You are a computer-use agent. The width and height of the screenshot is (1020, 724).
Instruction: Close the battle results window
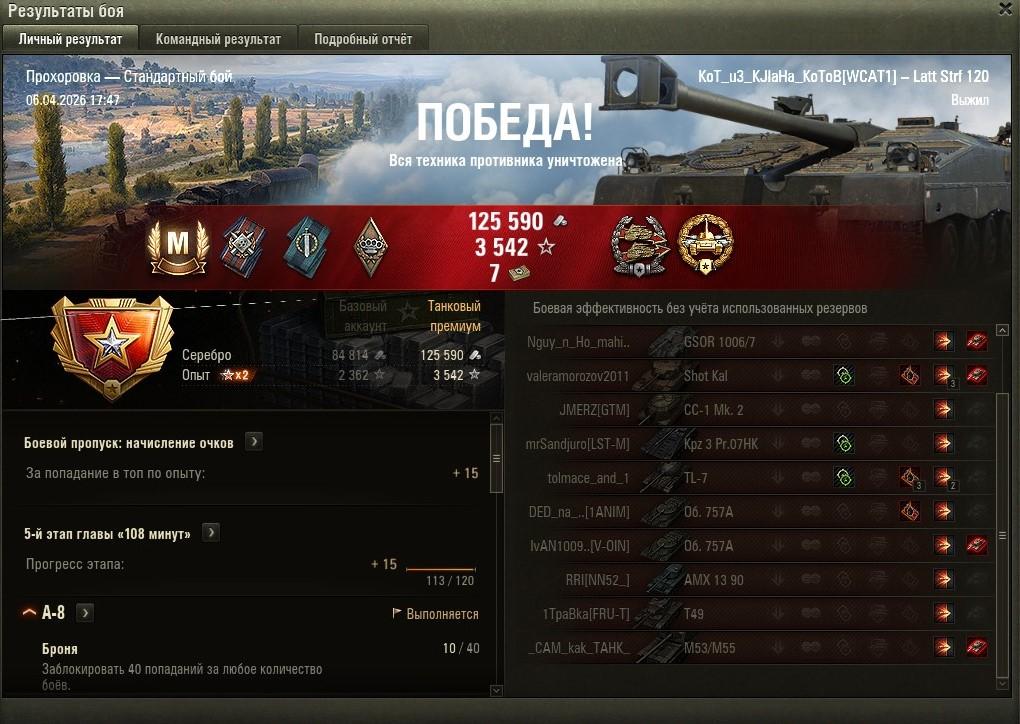coord(1005,9)
